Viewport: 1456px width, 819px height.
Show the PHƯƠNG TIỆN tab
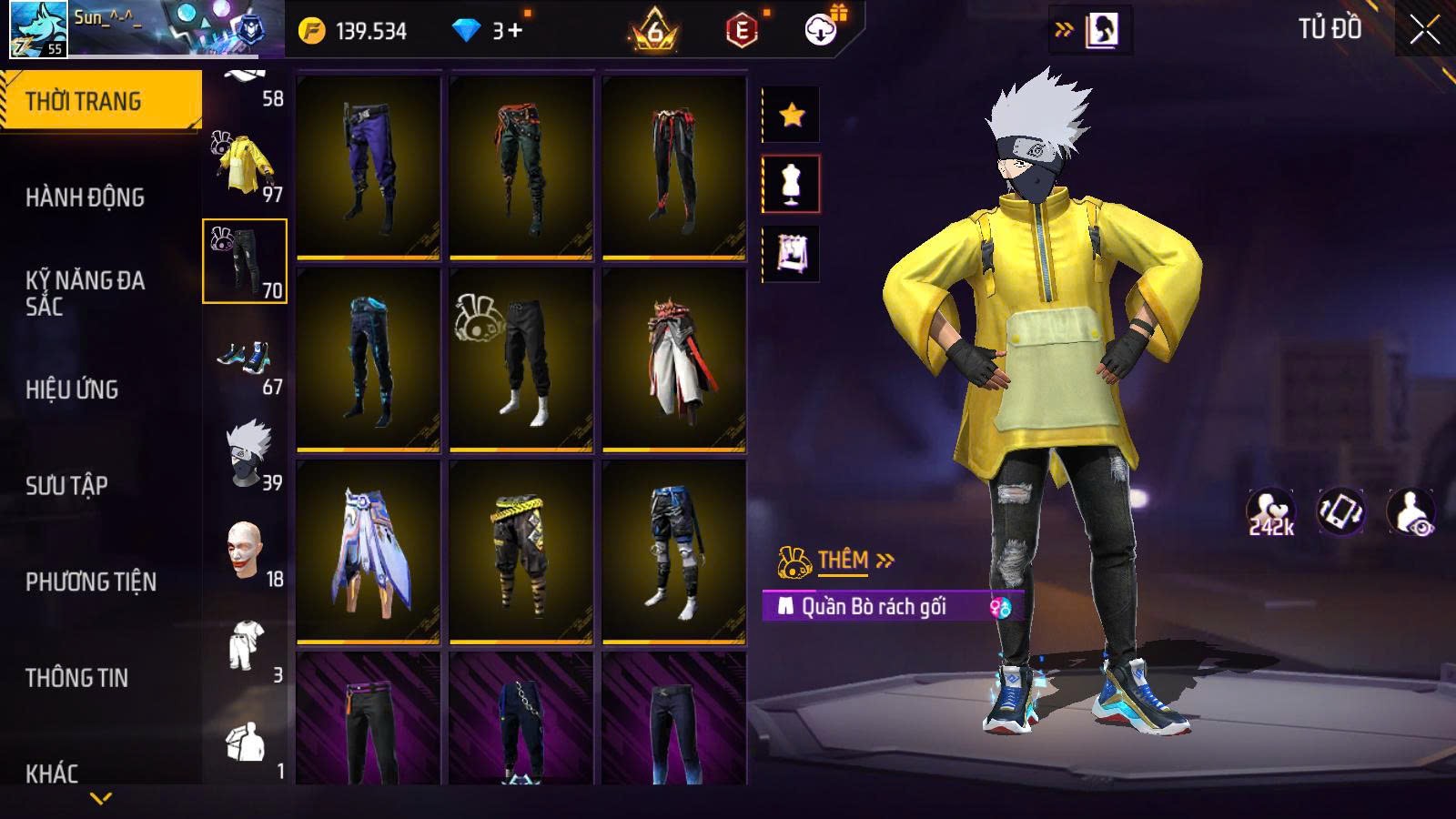click(x=91, y=582)
